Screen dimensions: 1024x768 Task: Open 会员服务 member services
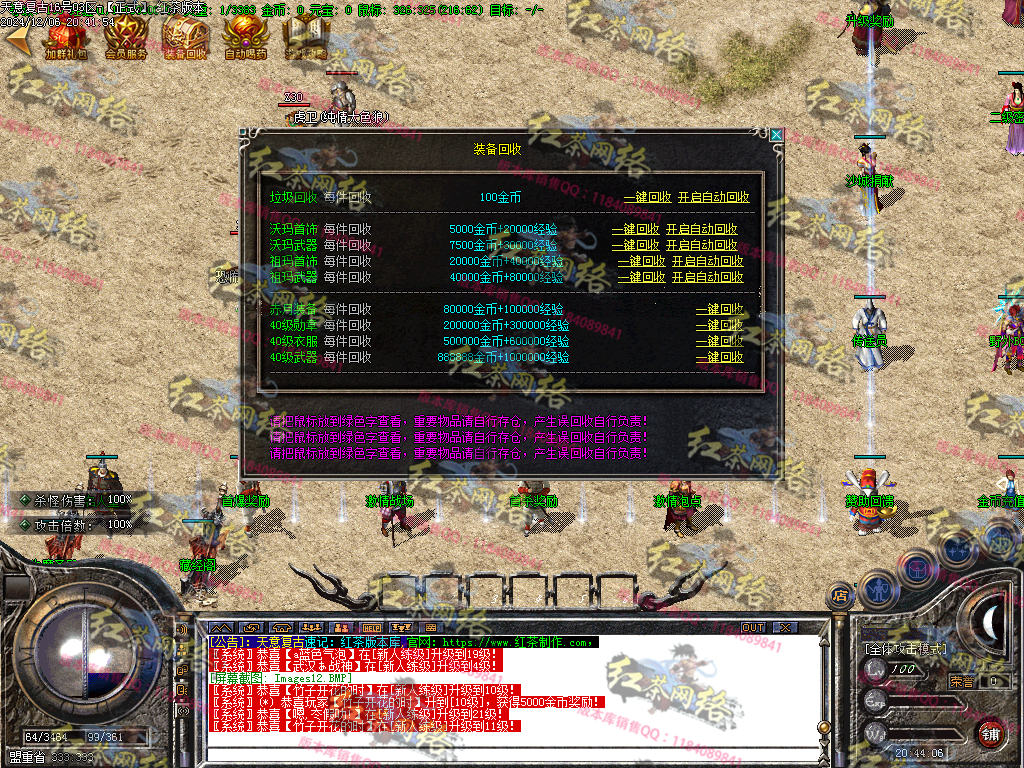pos(126,36)
